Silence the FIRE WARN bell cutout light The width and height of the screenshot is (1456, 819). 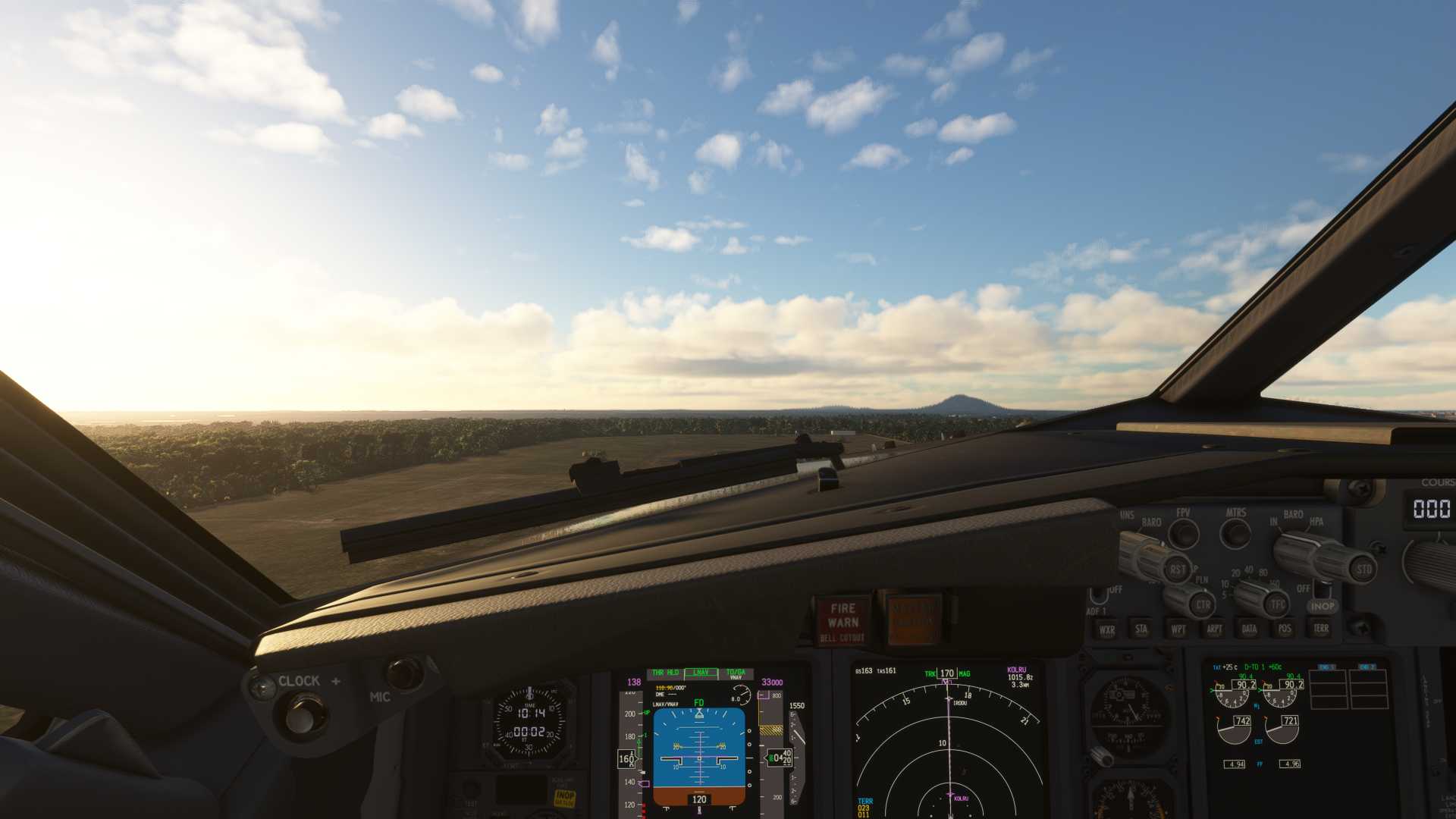click(843, 622)
